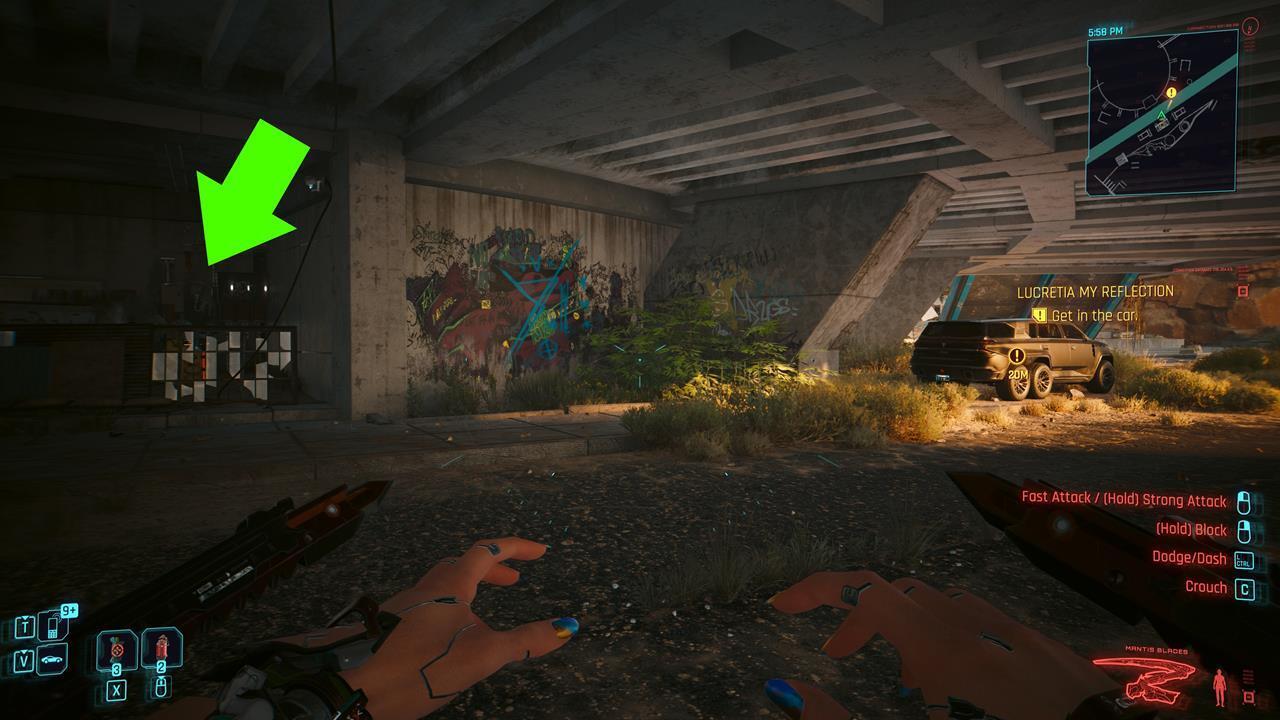The image size is (1280, 720).
Task: Click the 5:58 PM clock display
Action: [1104, 31]
